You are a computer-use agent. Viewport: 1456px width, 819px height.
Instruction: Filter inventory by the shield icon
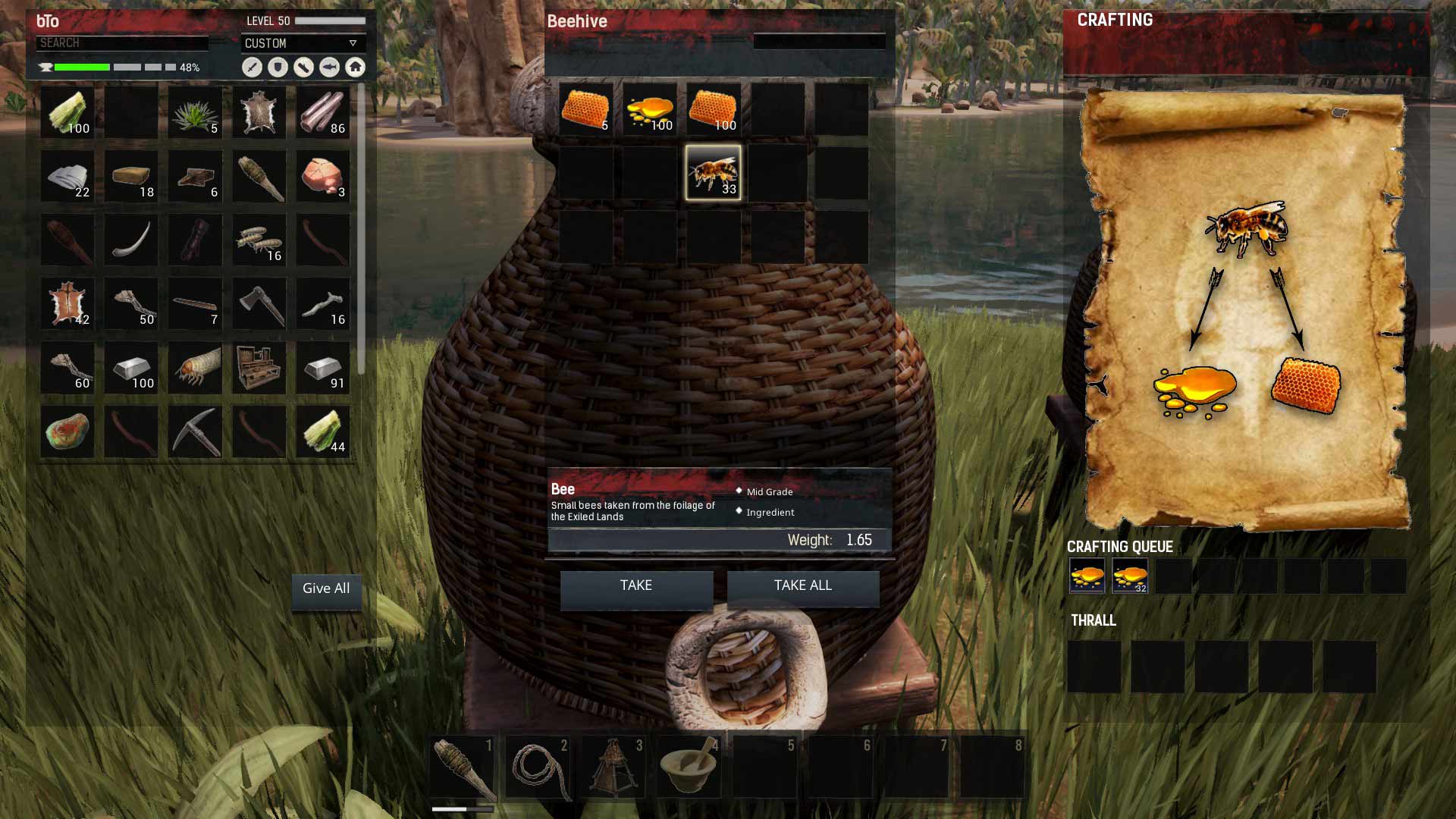coord(278,67)
